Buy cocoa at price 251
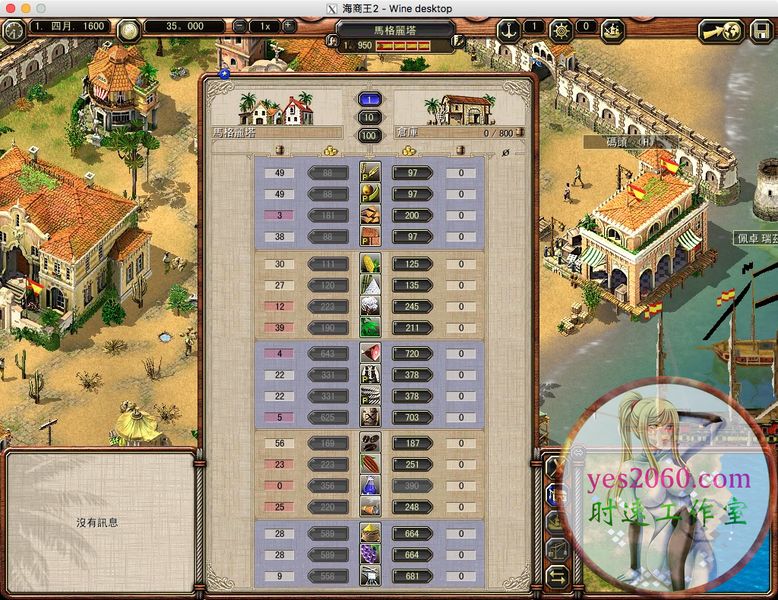 pyautogui.click(x=412, y=464)
